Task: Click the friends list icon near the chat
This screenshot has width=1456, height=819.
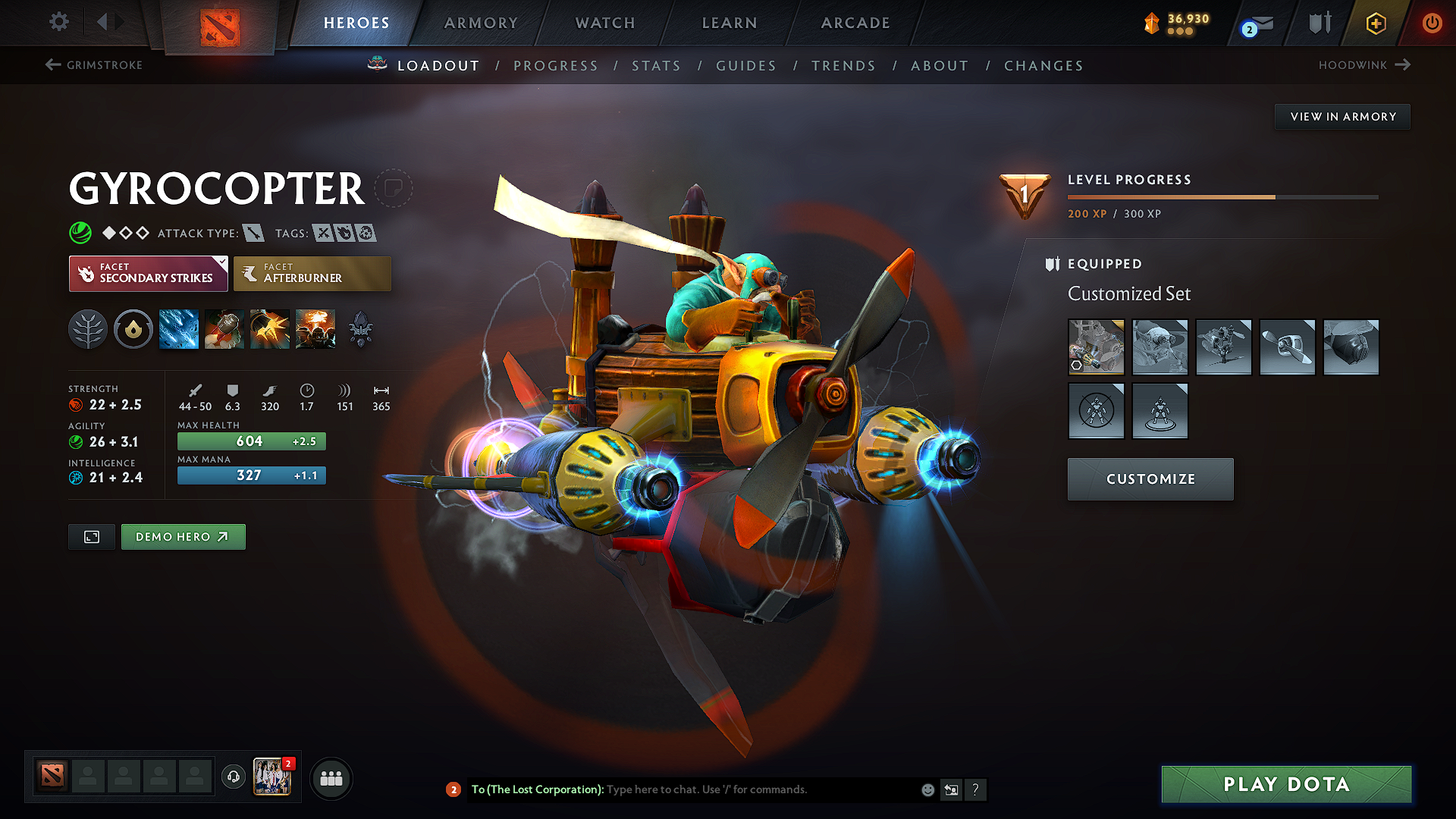Action: pos(331,778)
